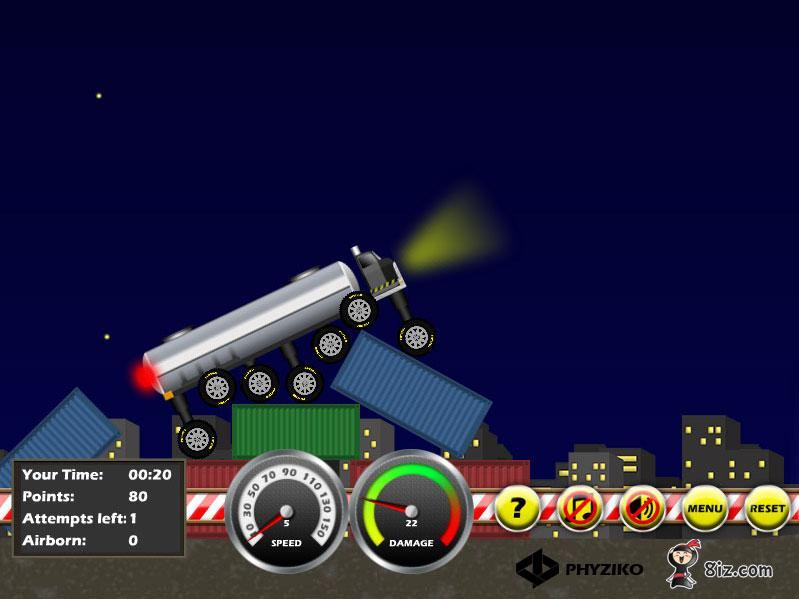
Task: Toggle the sound effects mute button
Action: coord(641,508)
